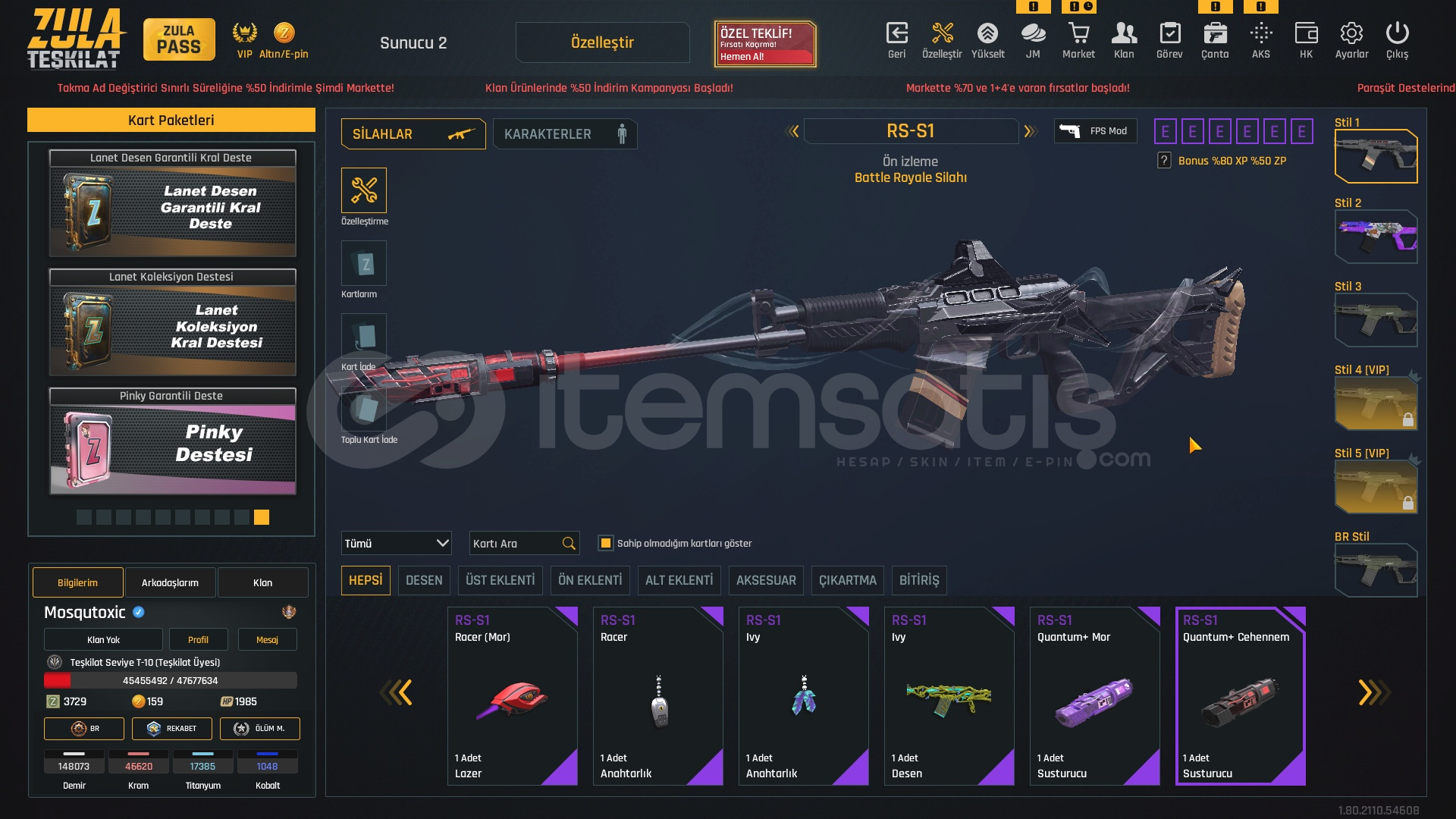Open the Çanta inventory icon
1456x819 pixels.
pyautogui.click(x=1214, y=33)
